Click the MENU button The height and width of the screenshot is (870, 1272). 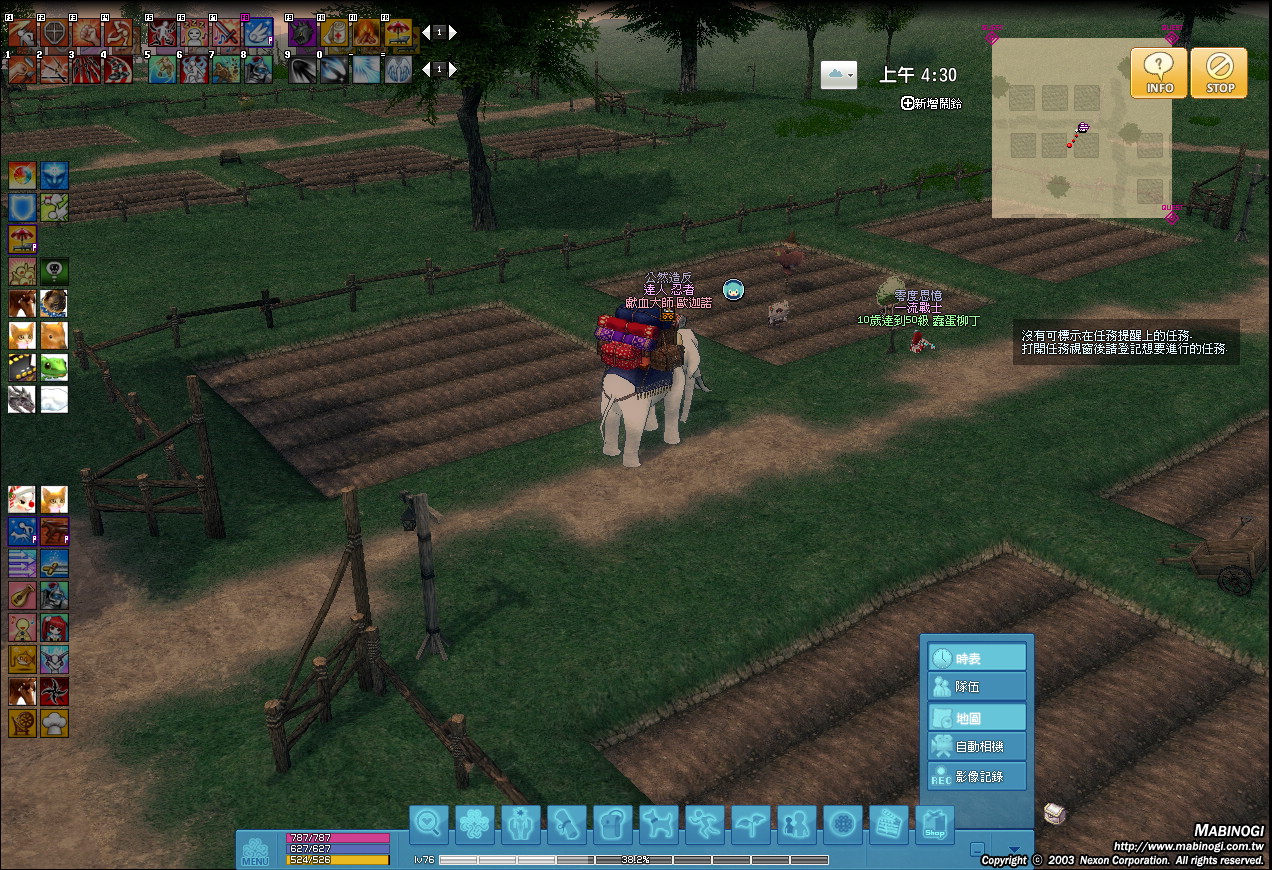click(254, 851)
